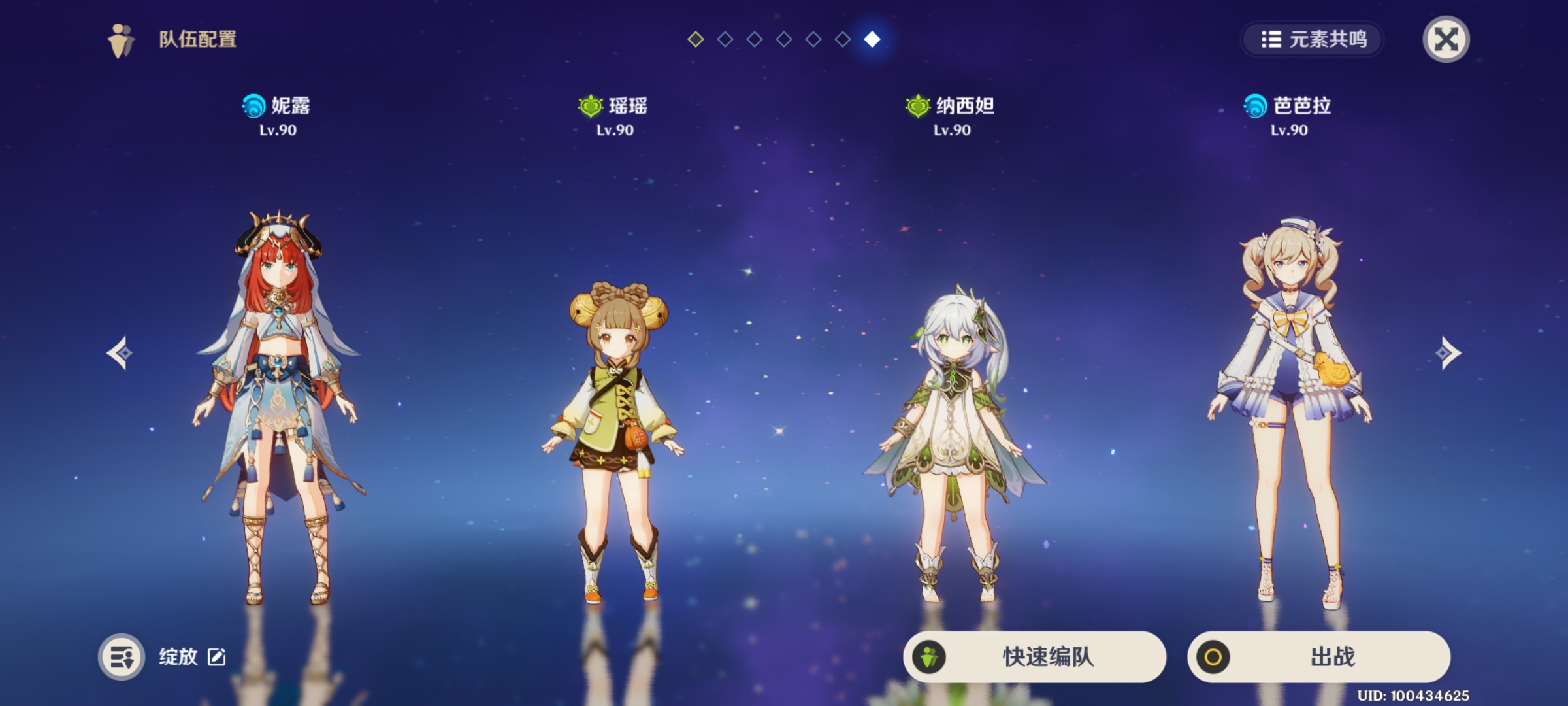Switch to the previous party with the left arrow
This screenshot has height=706, width=1568.
120,353
